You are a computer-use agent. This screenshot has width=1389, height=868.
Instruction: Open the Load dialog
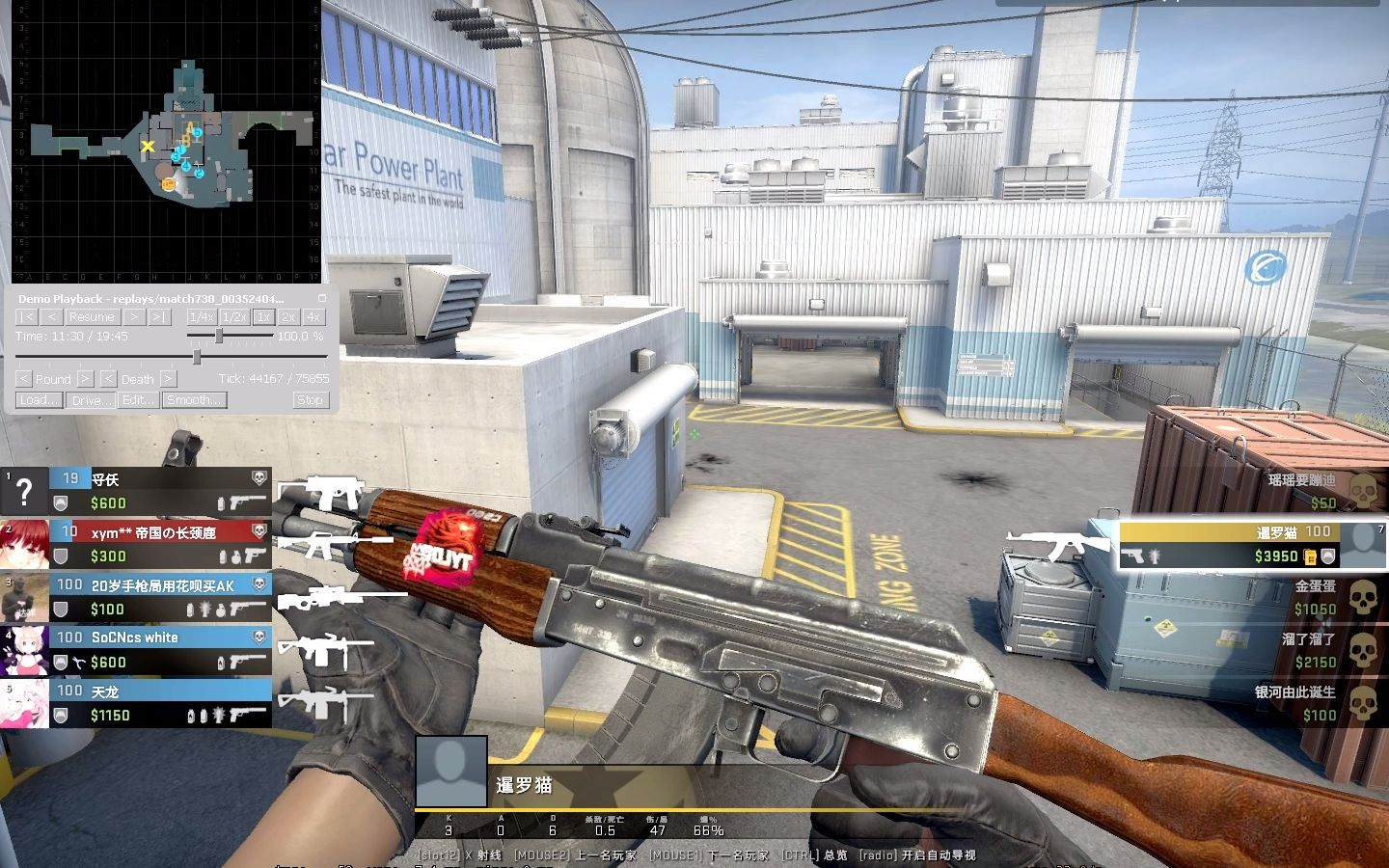(38, 400)
